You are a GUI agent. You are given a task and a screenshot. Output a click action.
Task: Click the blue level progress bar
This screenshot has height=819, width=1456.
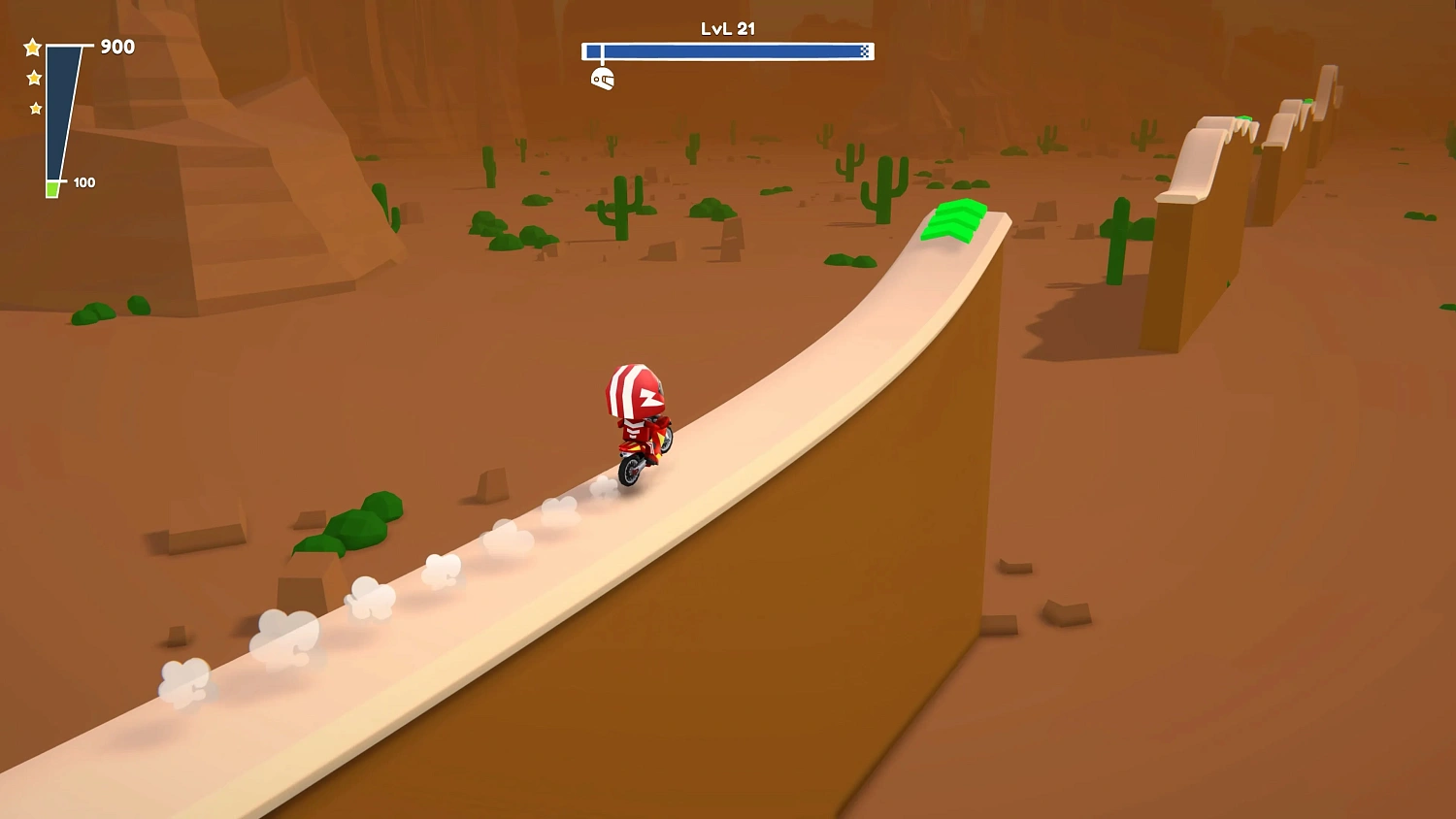[728, 50]
